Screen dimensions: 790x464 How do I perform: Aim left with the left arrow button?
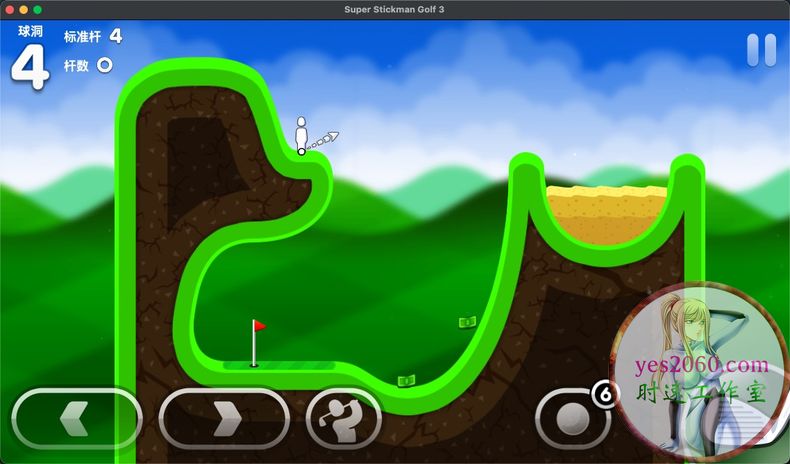[x=77, y=418]
